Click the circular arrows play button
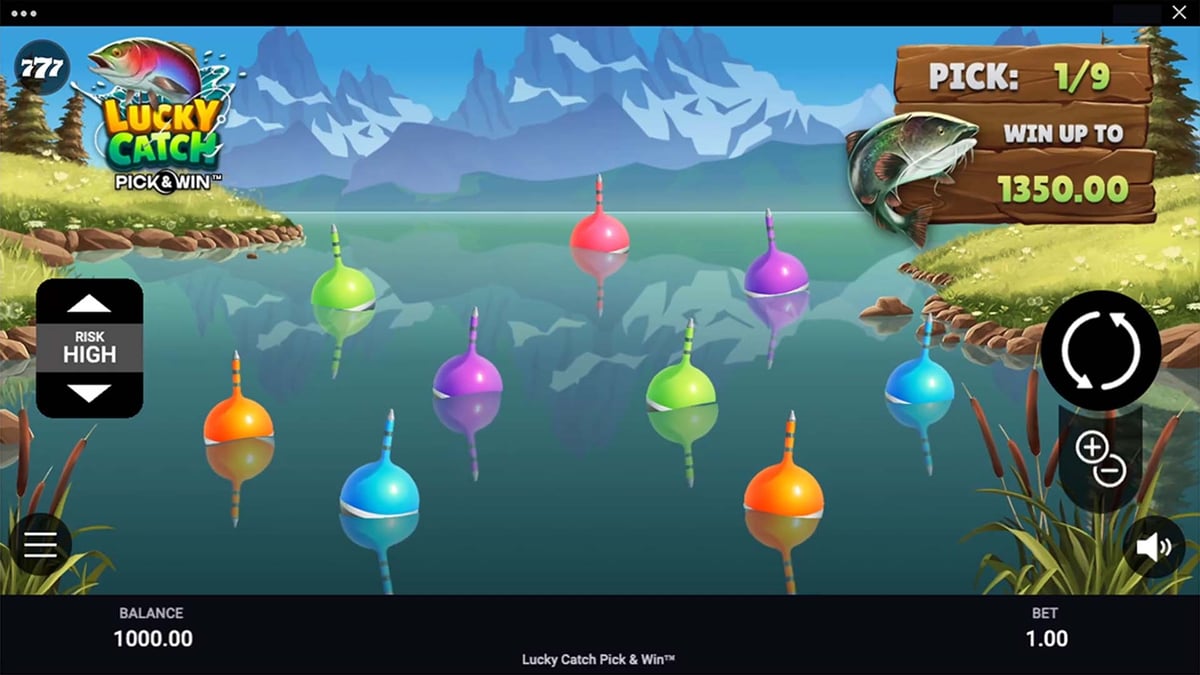Screen dimensions: 1200x675 1100,350
